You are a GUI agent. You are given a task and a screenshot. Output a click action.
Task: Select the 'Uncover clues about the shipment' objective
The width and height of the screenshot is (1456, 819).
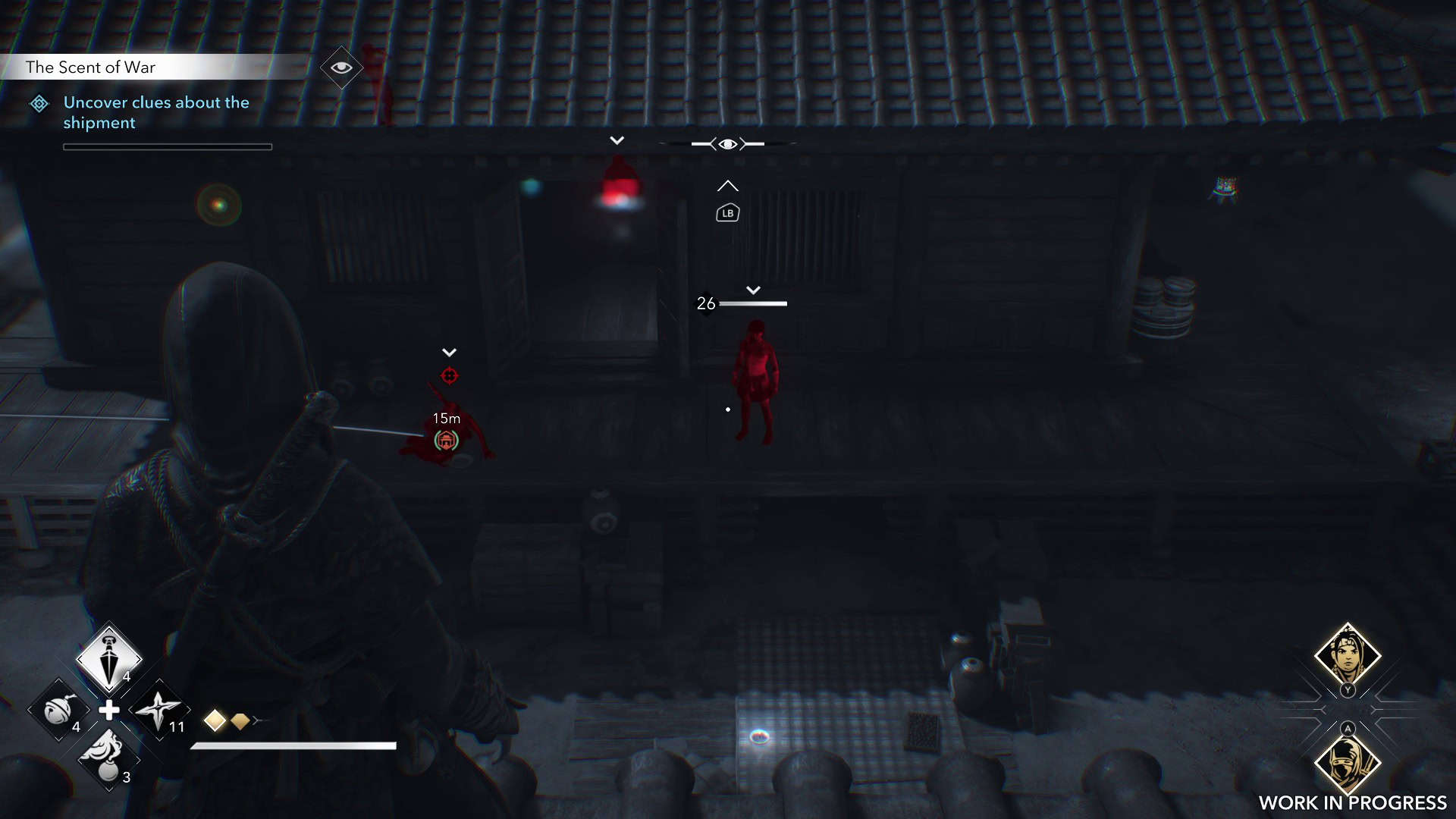[155, 112]
